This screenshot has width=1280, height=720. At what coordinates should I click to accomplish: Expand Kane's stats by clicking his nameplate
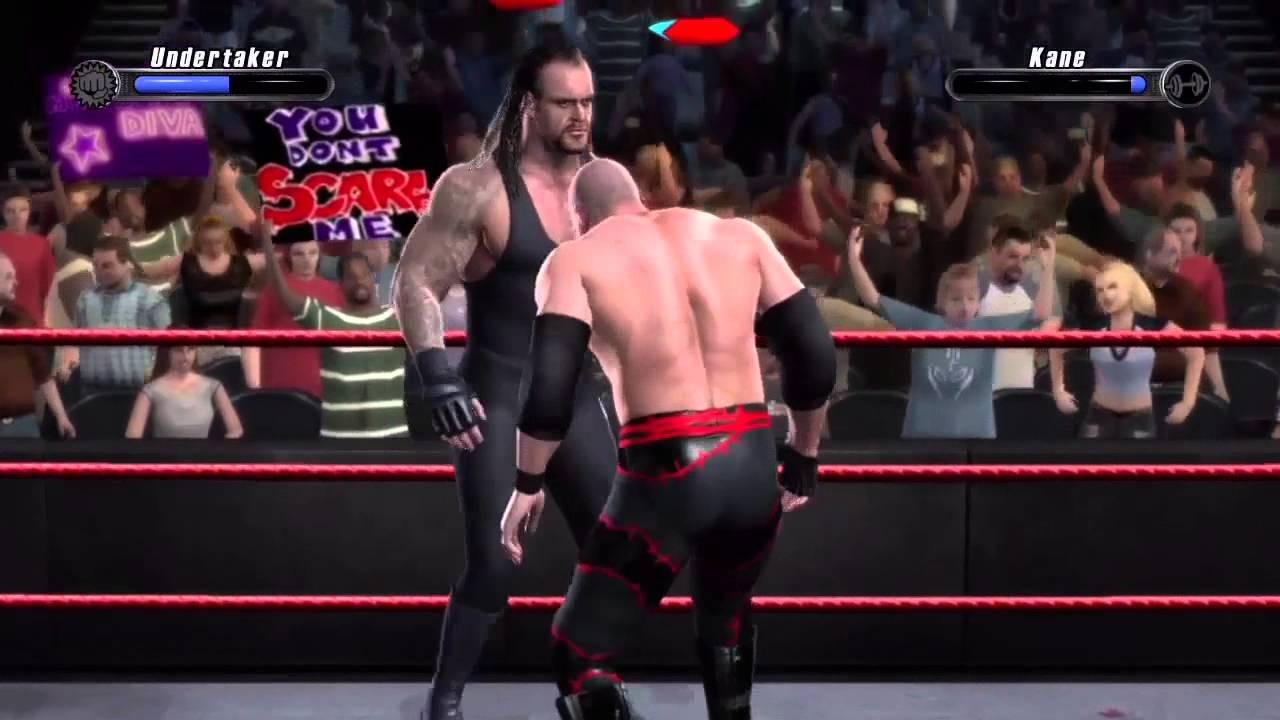point(1057,58)
